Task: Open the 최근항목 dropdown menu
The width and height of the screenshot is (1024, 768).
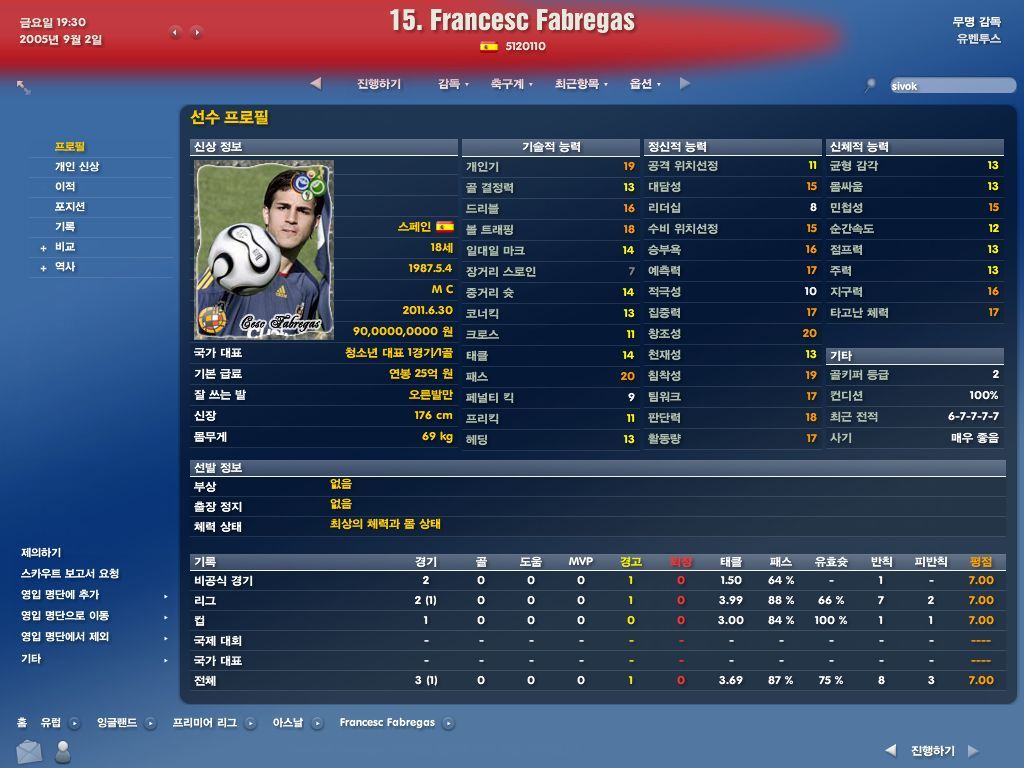Action: (581, 84)
